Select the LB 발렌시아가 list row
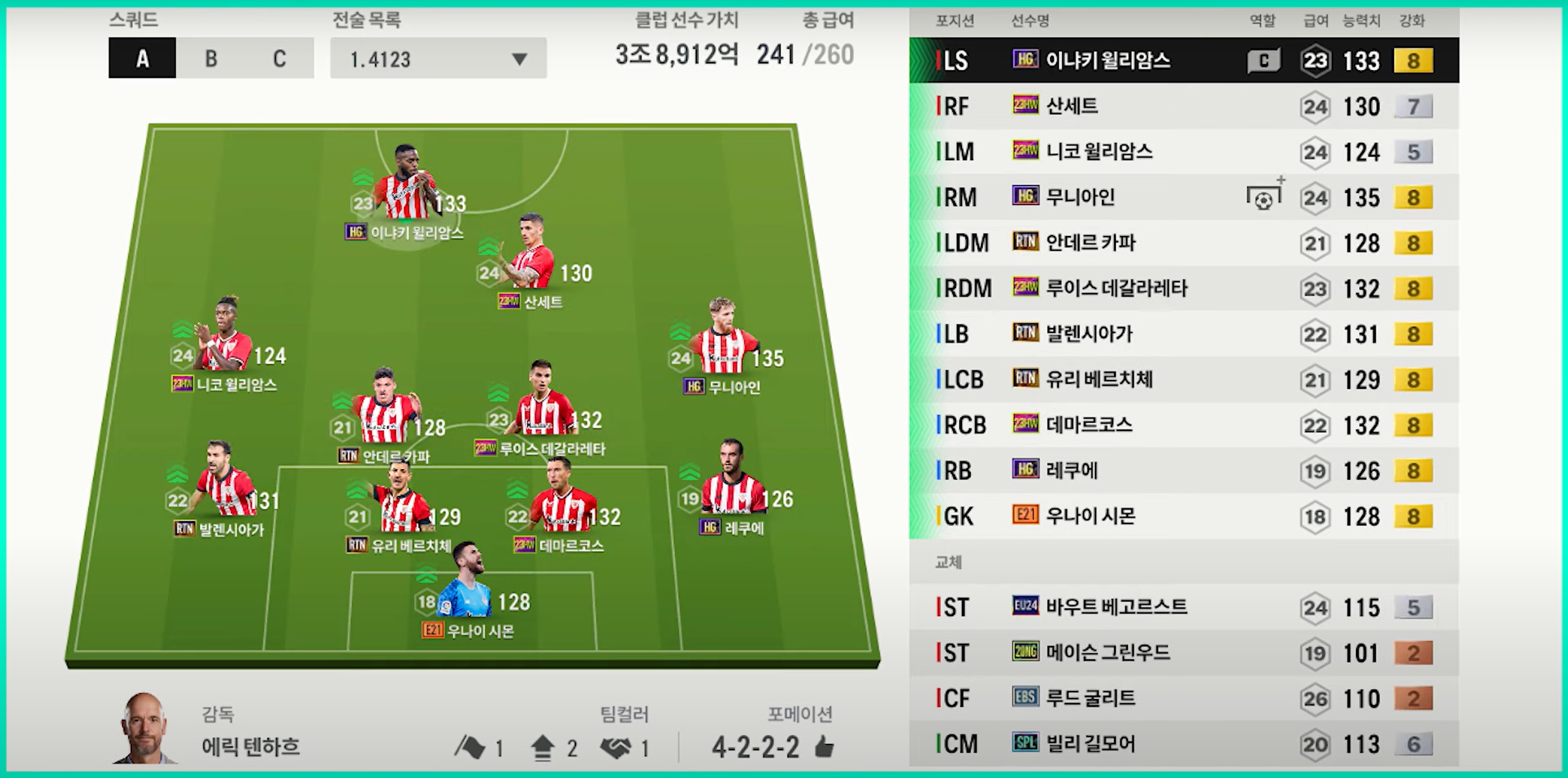This screenshot has width=1568, height=778. pyautogui.click(x=1183, y=334)
